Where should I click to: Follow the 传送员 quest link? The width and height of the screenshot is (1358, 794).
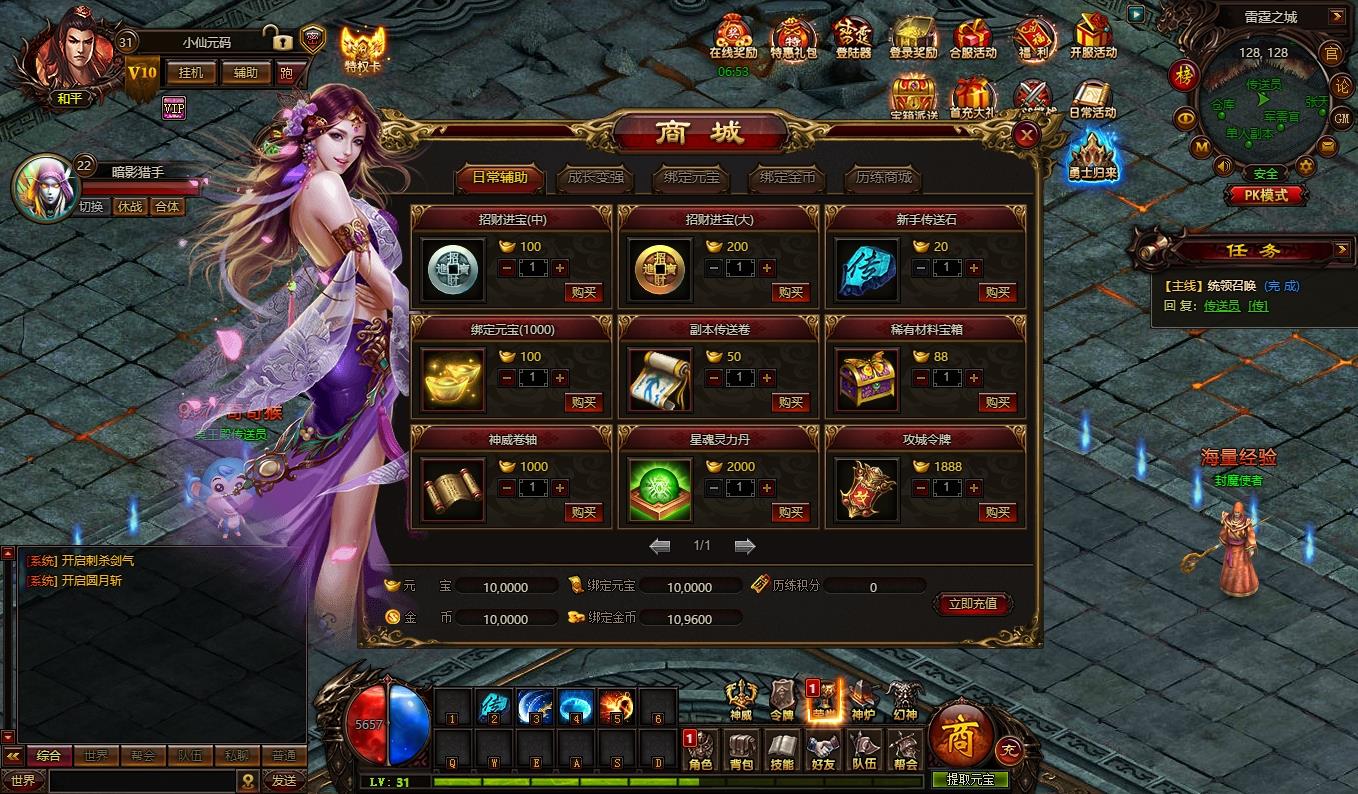coord(1221,305)
